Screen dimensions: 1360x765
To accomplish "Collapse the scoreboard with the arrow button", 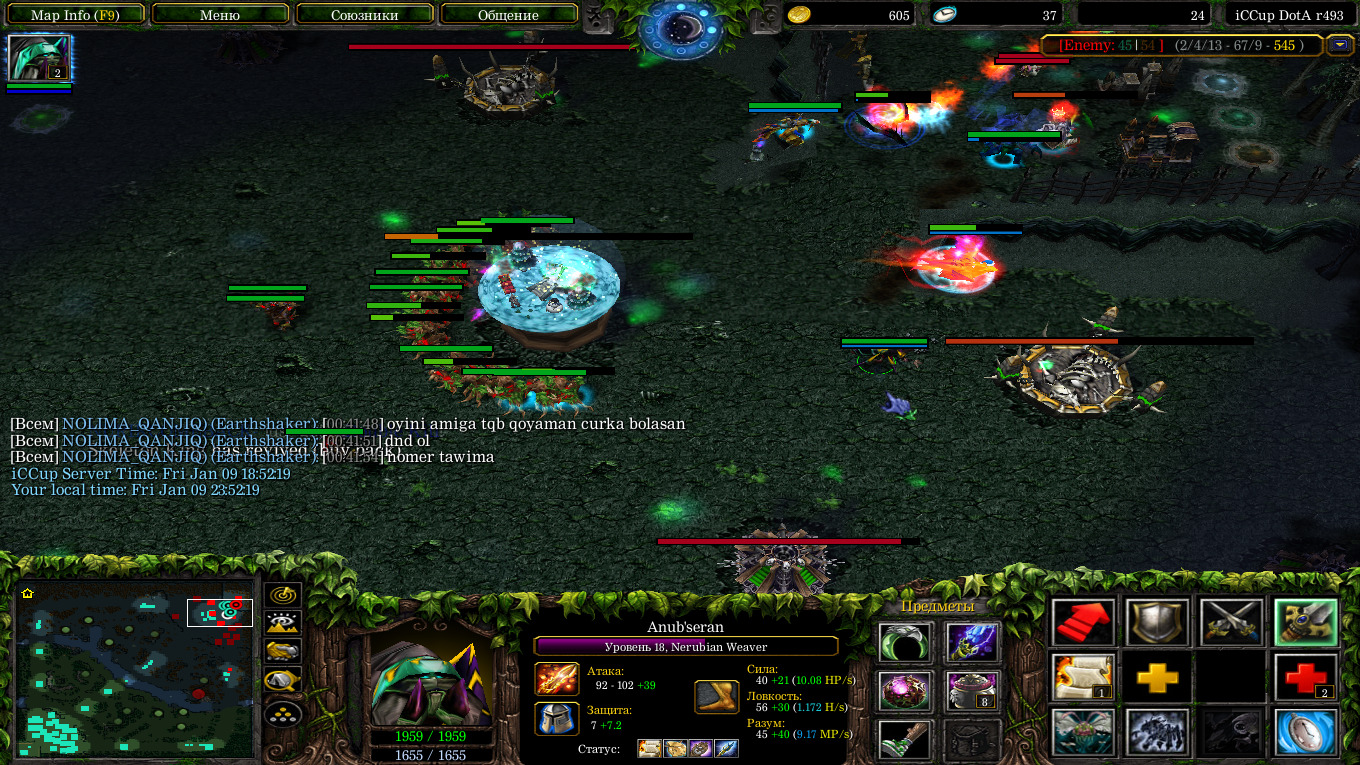I will point(1339,45).
